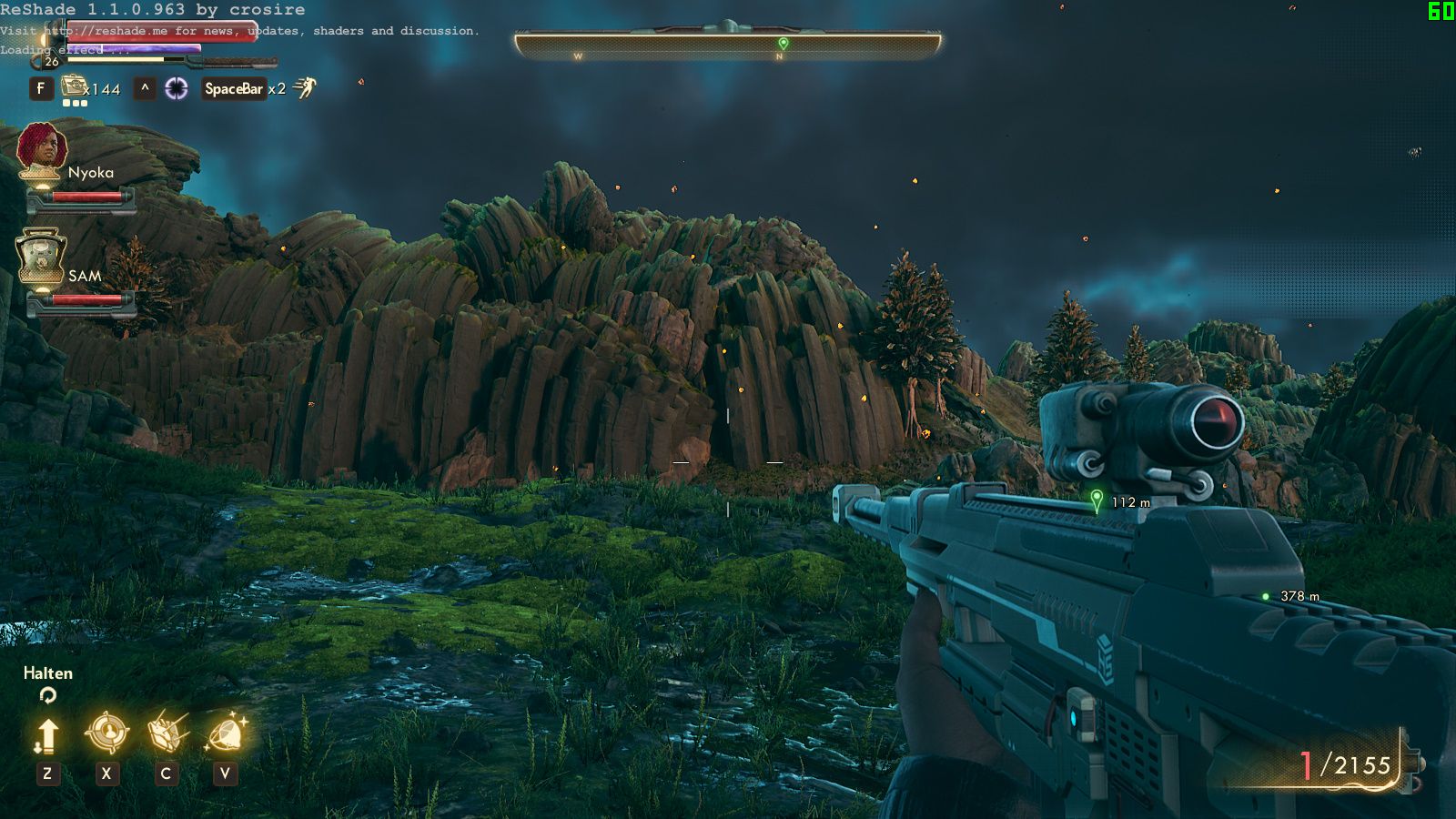
Task: Click the circular Halten command arrow icon
Action: click(x=48, y=696)
